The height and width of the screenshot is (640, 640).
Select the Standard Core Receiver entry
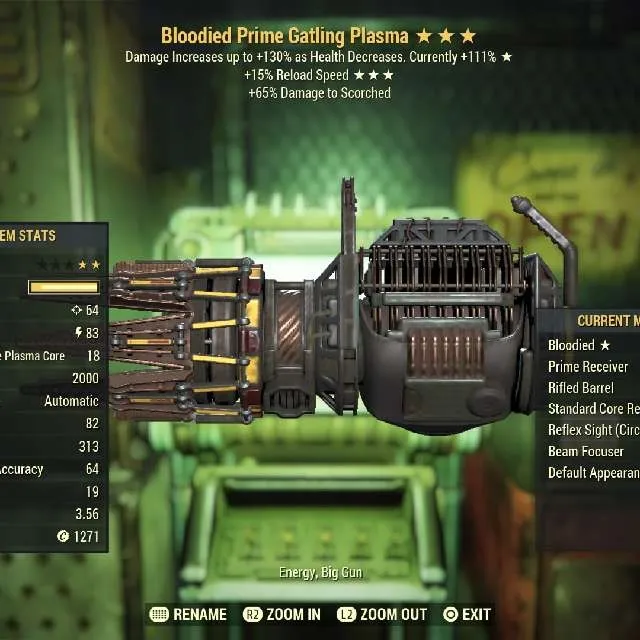tap(593, 408)
